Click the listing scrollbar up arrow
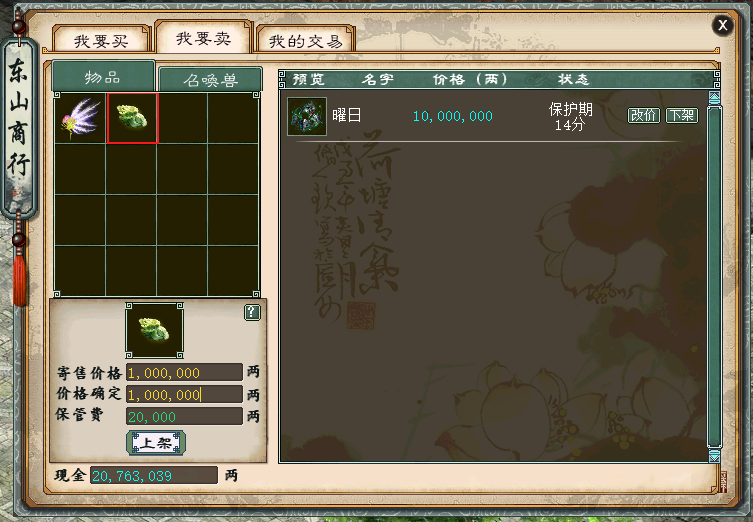This screenshot has width=753, height=522. (x=714, y=98)
